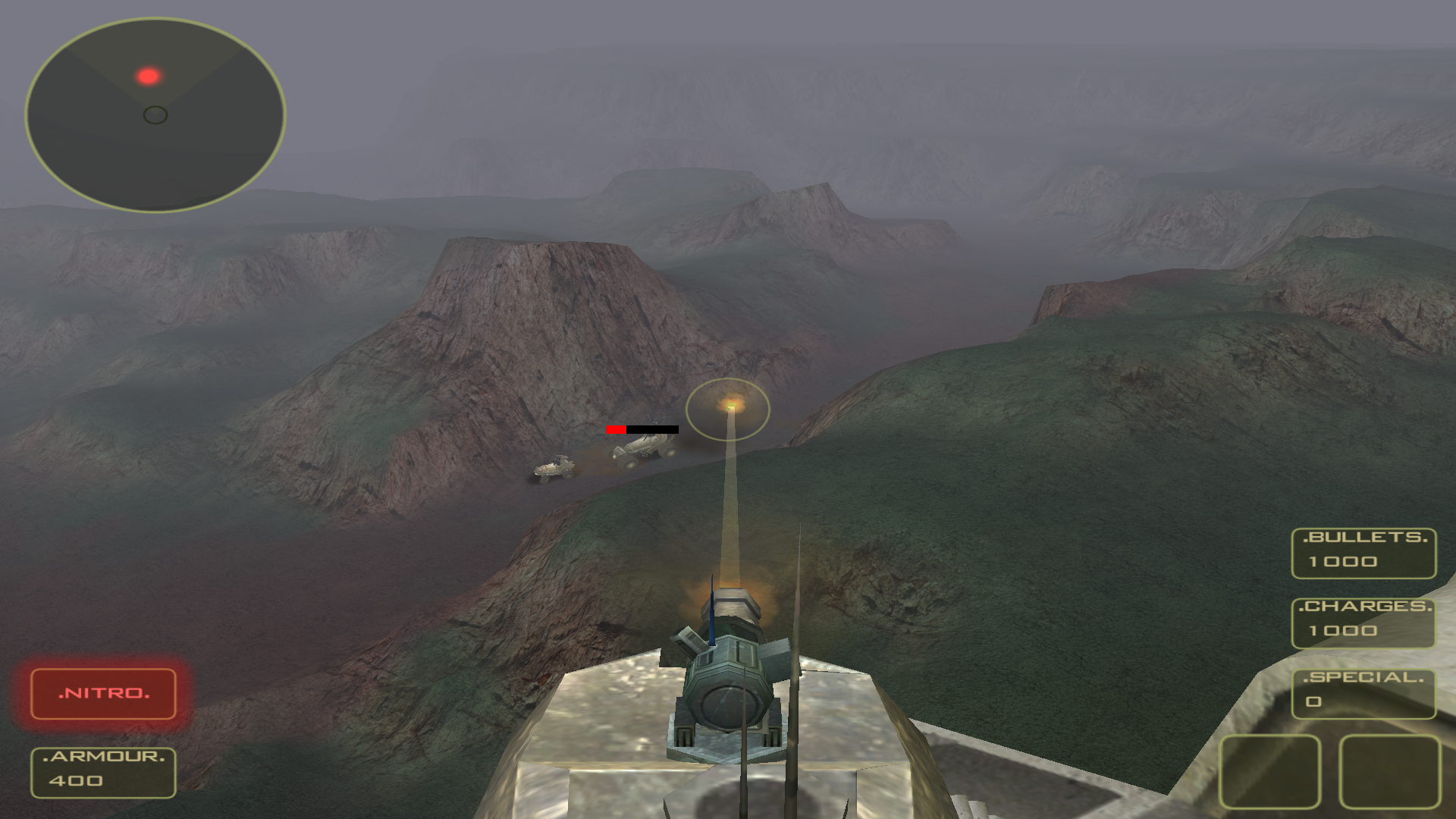
Task: Select the CHARGES ammo counter
Action: (x=1363, y=621)
